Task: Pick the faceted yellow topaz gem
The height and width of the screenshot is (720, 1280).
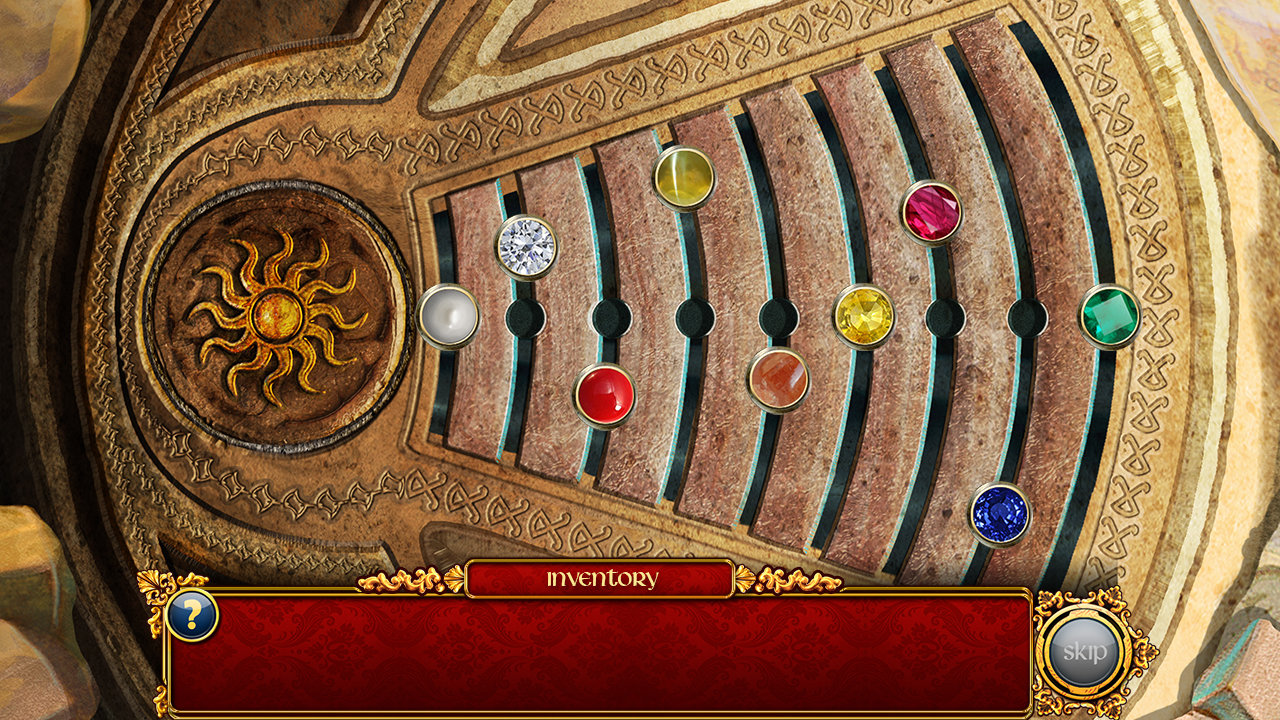Action: (x=864, y=316)
